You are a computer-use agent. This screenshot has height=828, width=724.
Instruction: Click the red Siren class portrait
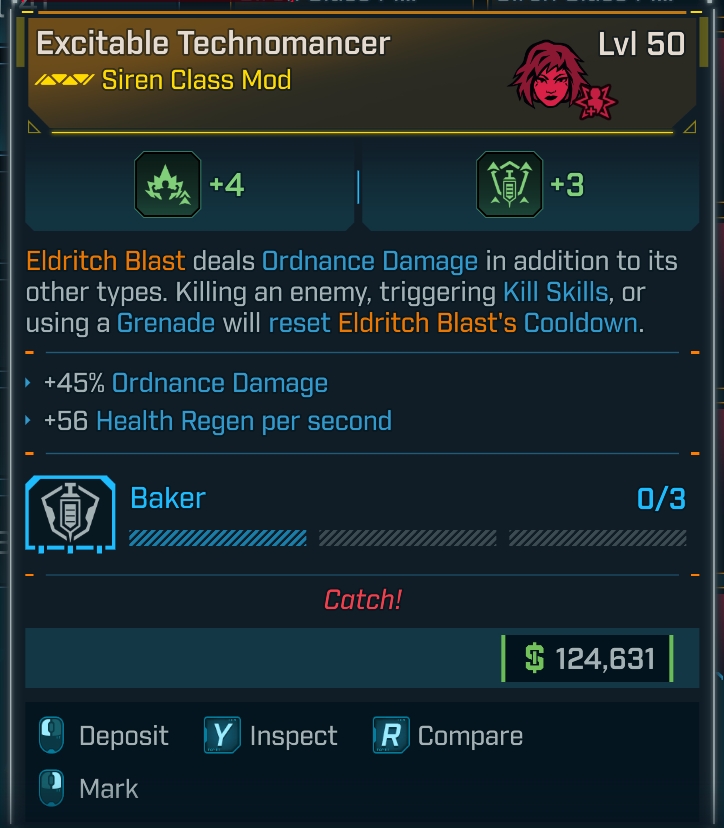tap(549, 77)
